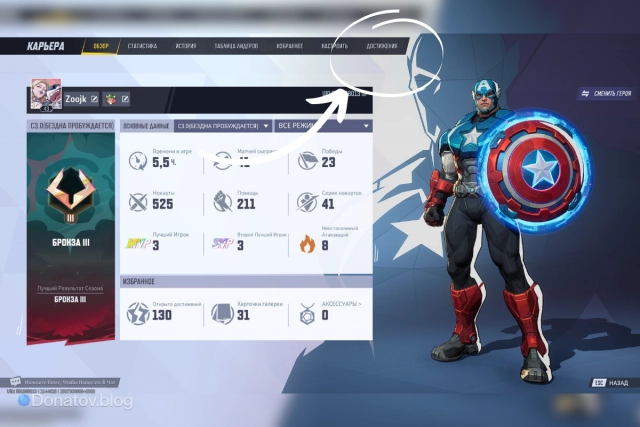Image resolution: width=640 pixels, height=427 pixels.
Task: Expand the Все режимы dropdown
Action: pyautogui.click(x=323, y=126)
